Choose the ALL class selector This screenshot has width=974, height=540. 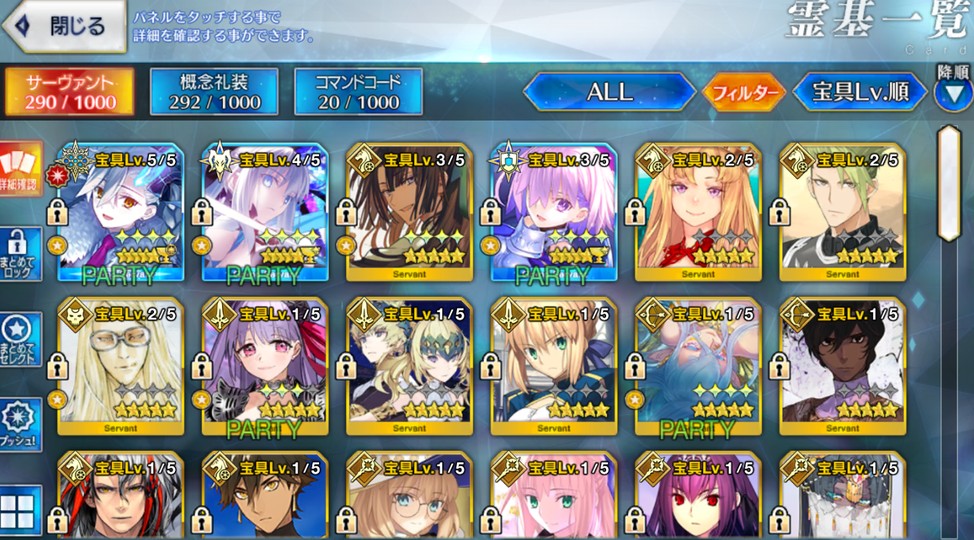tap(609, 92)
